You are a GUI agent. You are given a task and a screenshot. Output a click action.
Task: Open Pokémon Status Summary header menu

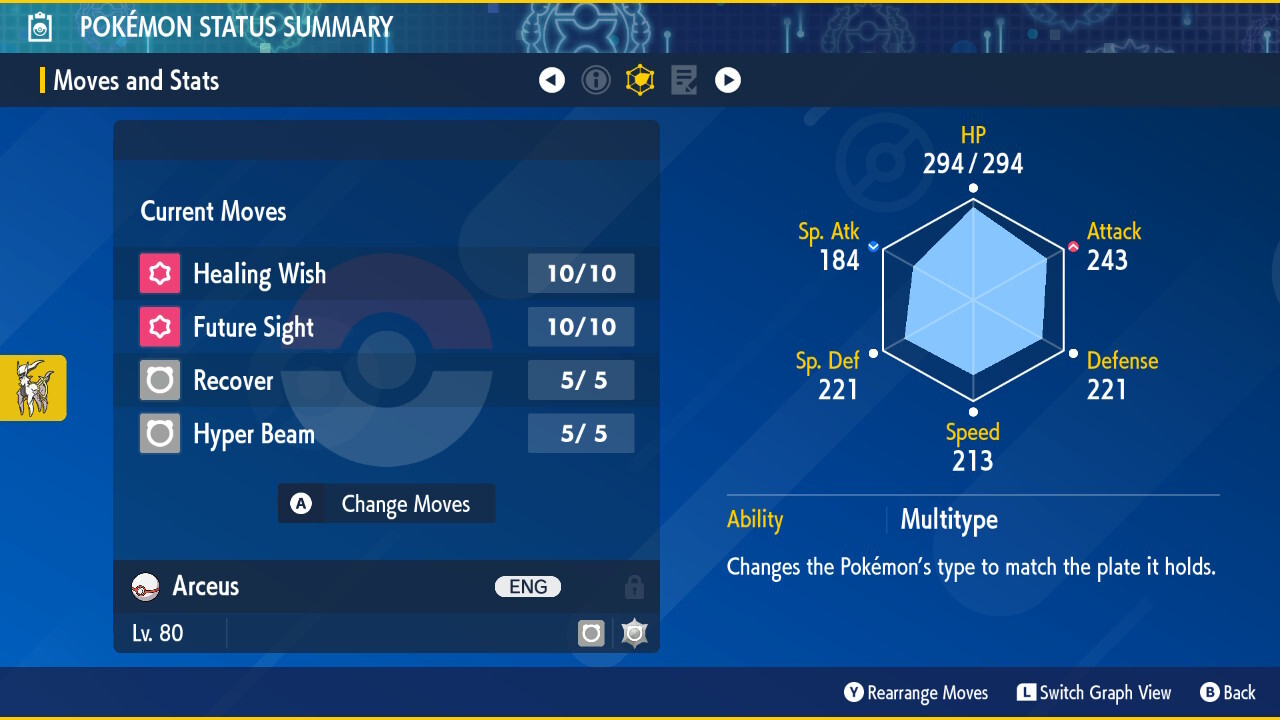[x=235, y=26]
